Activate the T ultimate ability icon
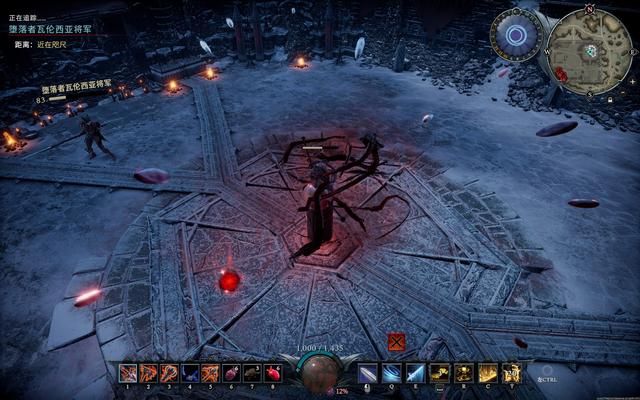Image resolution: width=640 pixels, height=400 pixels. [512, 373]
